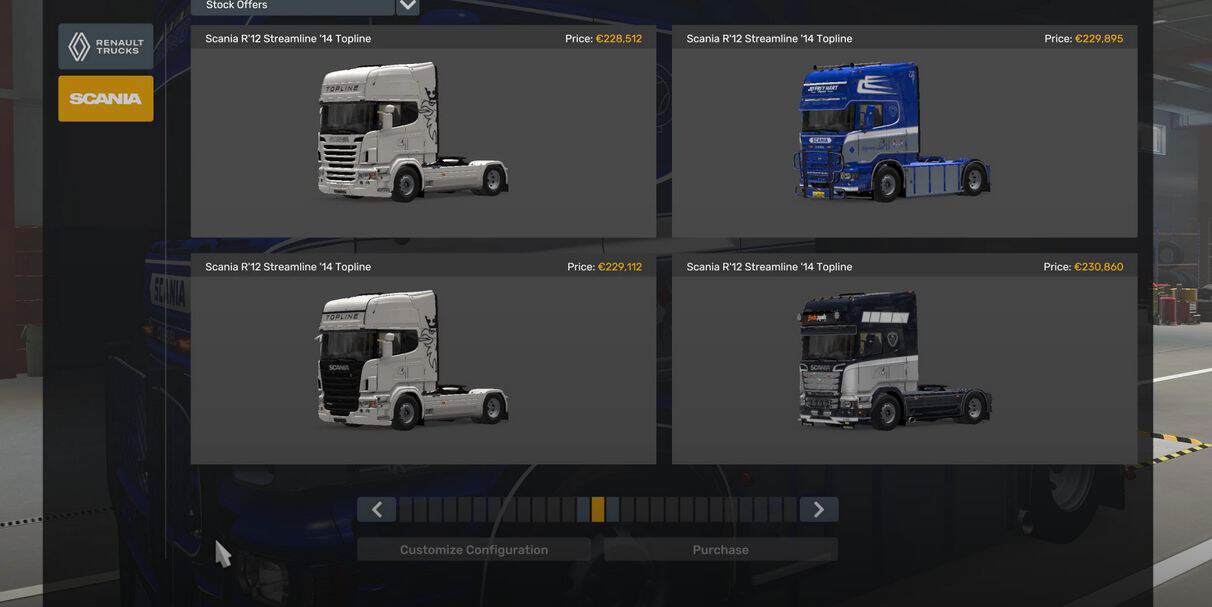Click the Customize Configuration button
Image resolution: width=1212 pixels, height=607 pixels.
[474, 550]
